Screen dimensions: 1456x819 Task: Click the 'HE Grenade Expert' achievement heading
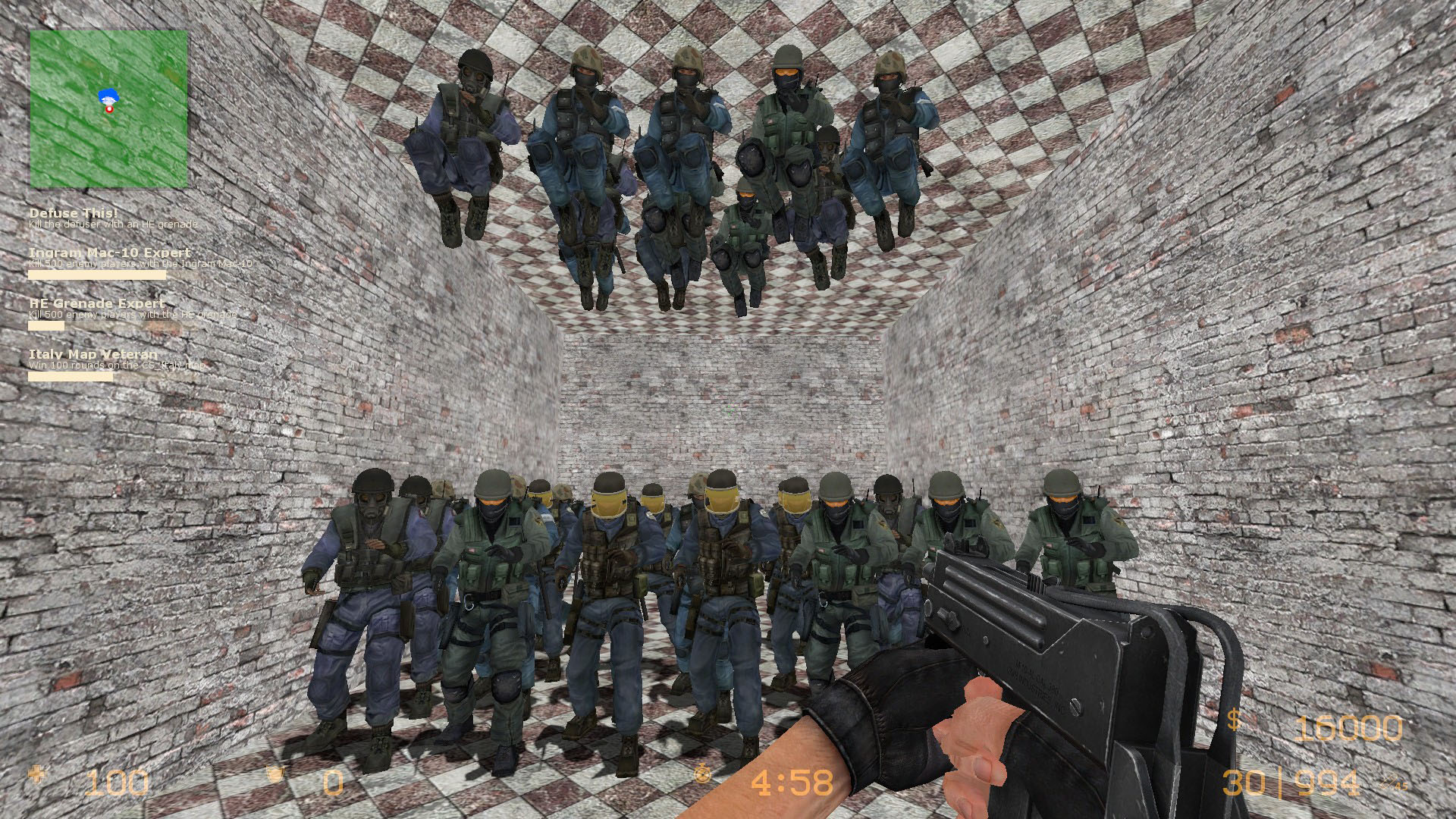pos(96,303)
